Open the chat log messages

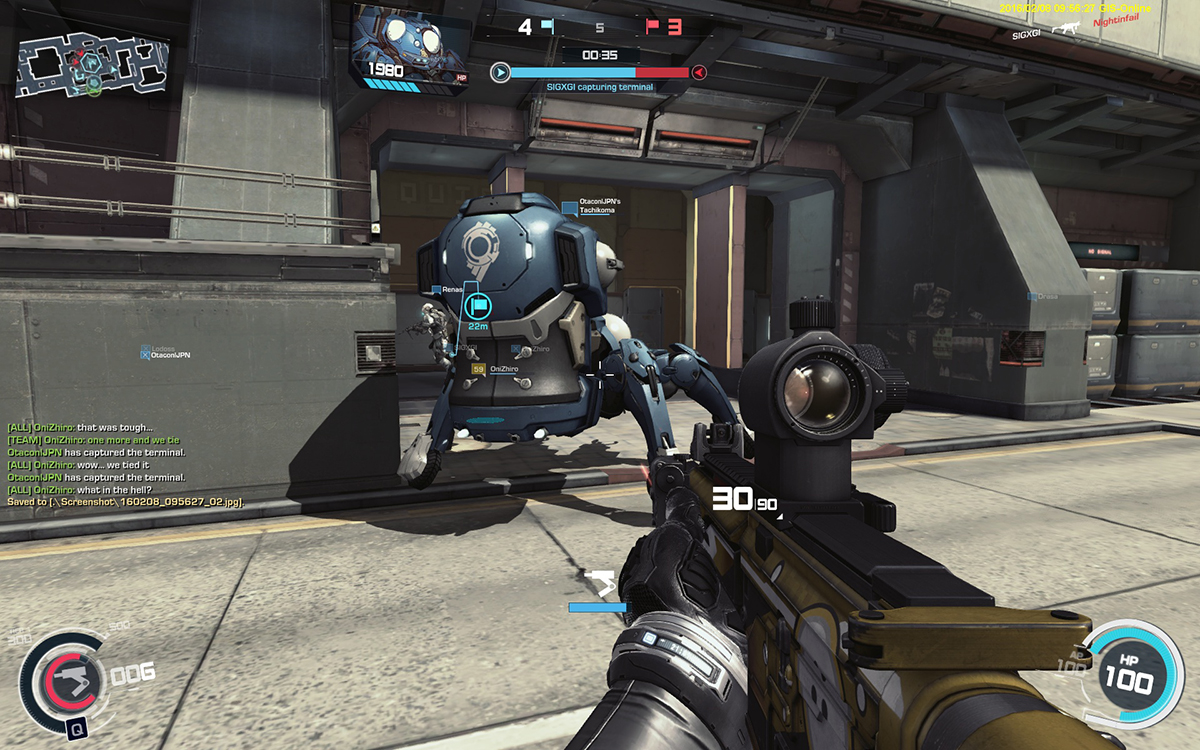coord(126,464)
